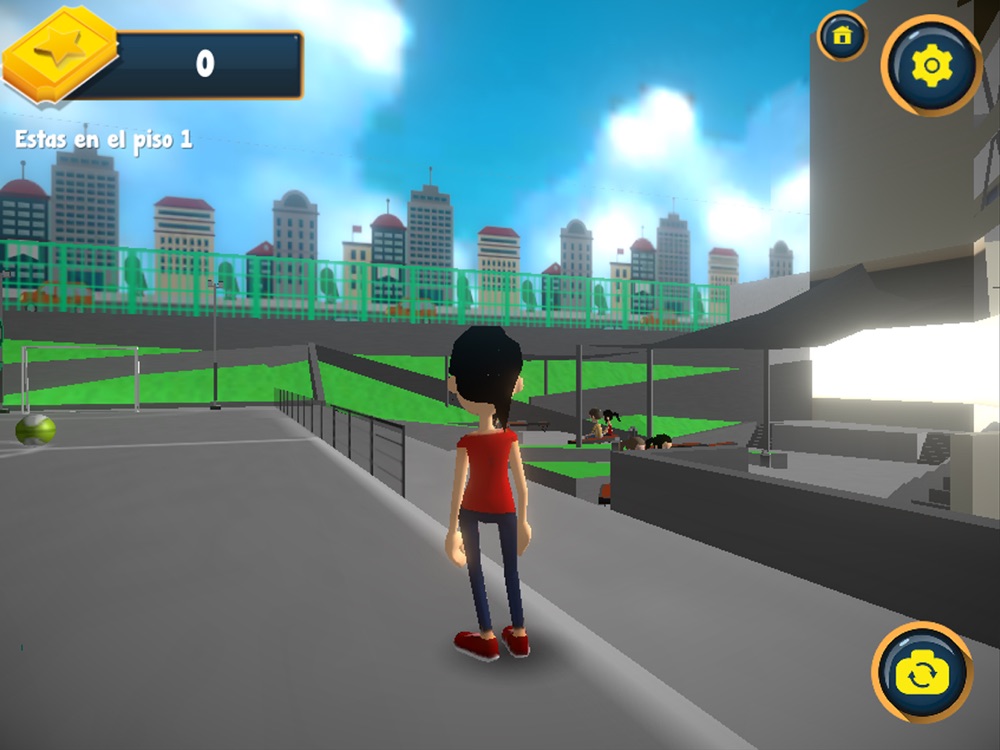Tap the small home icon button
Viewport: 1000px width, 750px height.
point(842,36)
